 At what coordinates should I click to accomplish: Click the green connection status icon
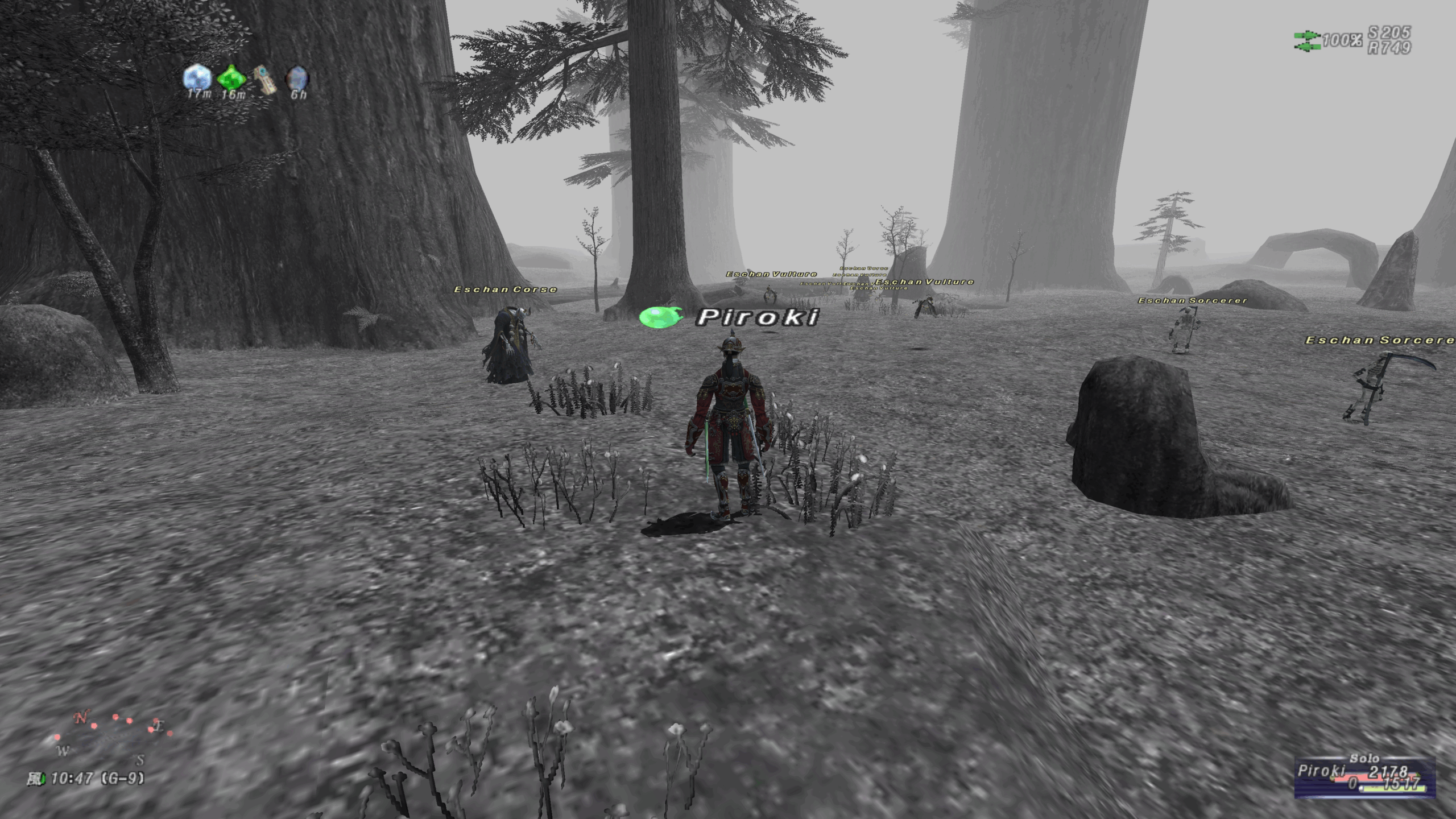(1306, 41)
